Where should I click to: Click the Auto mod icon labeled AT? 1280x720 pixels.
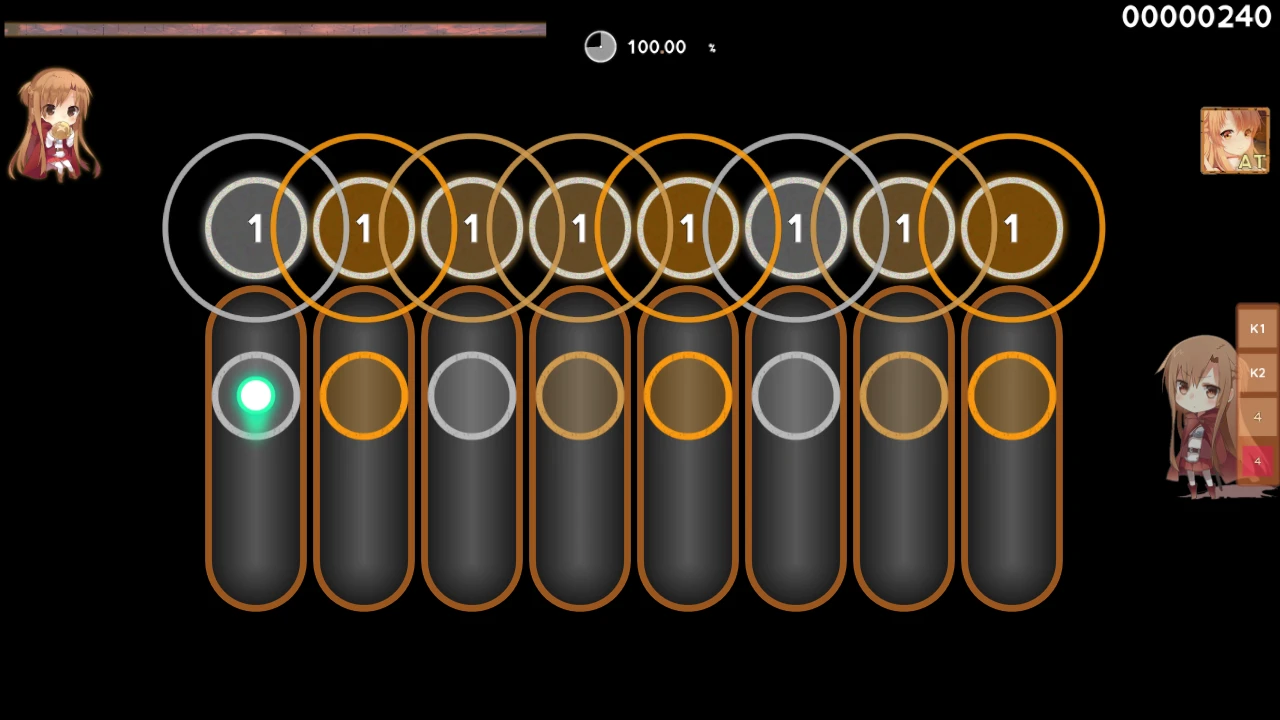1235,141
